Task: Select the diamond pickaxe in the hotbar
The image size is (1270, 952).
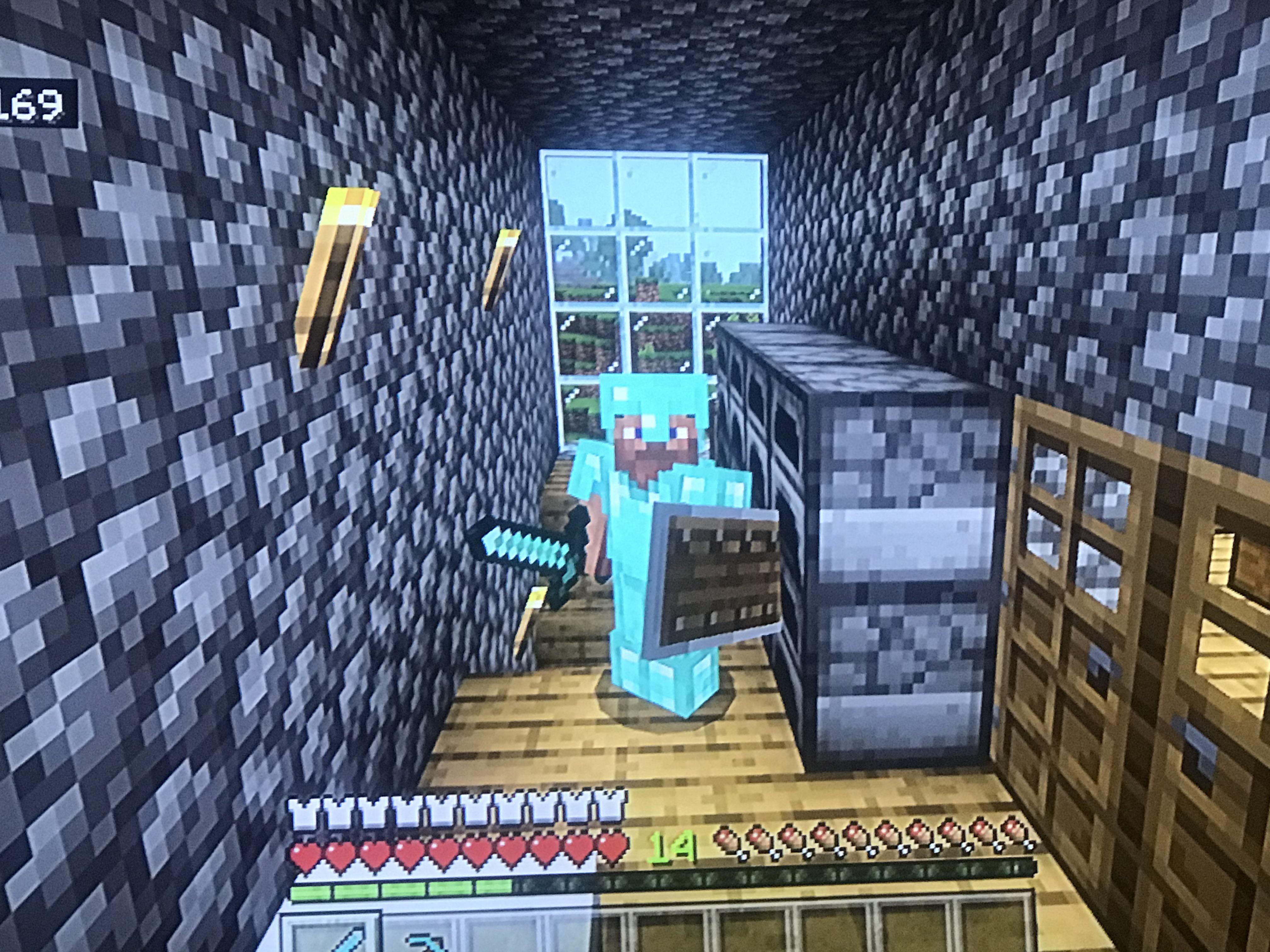Action: point(428,944)
